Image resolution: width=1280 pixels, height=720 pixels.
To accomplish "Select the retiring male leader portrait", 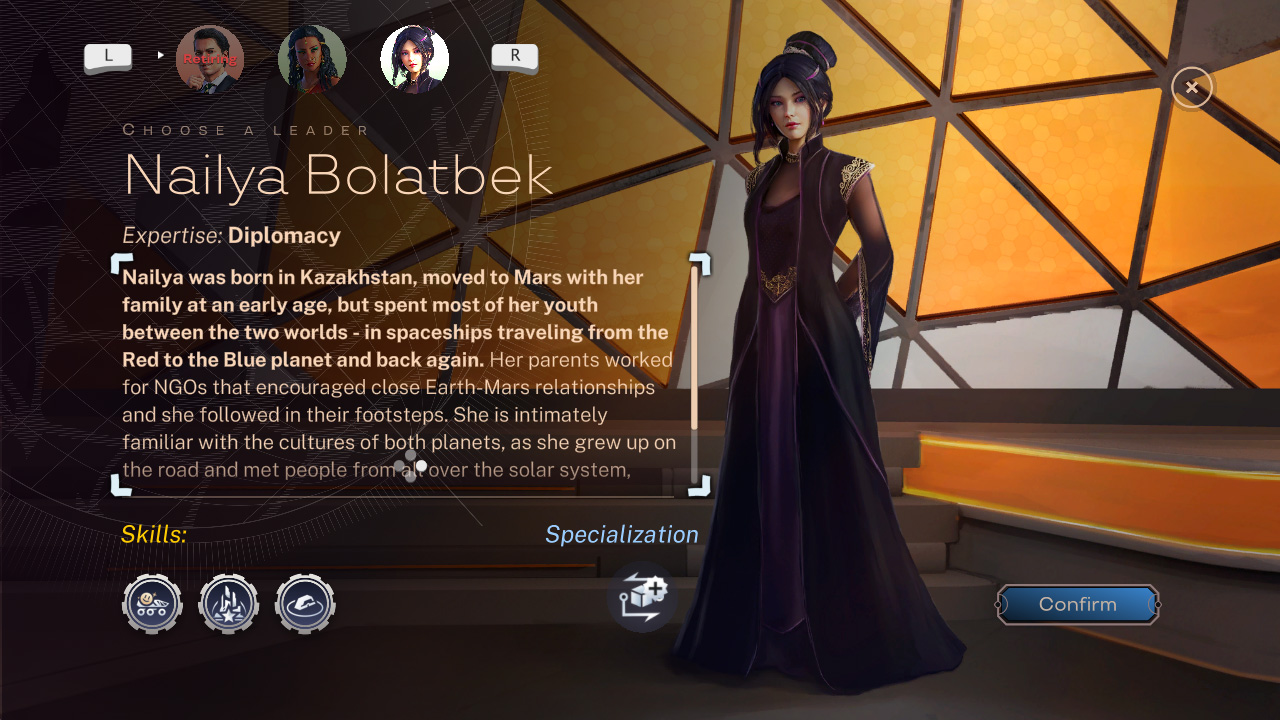I will tap(210, 59).
